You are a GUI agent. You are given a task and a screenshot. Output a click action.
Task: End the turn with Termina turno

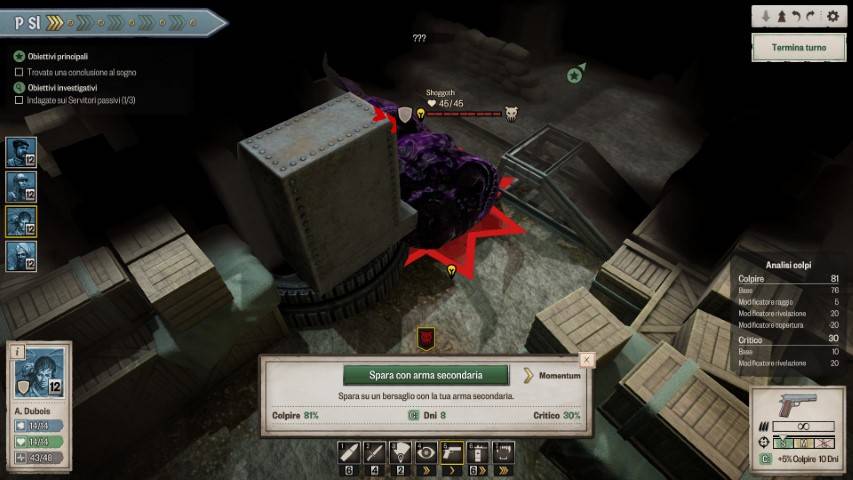pyautogui.click(x=799, y=47)
